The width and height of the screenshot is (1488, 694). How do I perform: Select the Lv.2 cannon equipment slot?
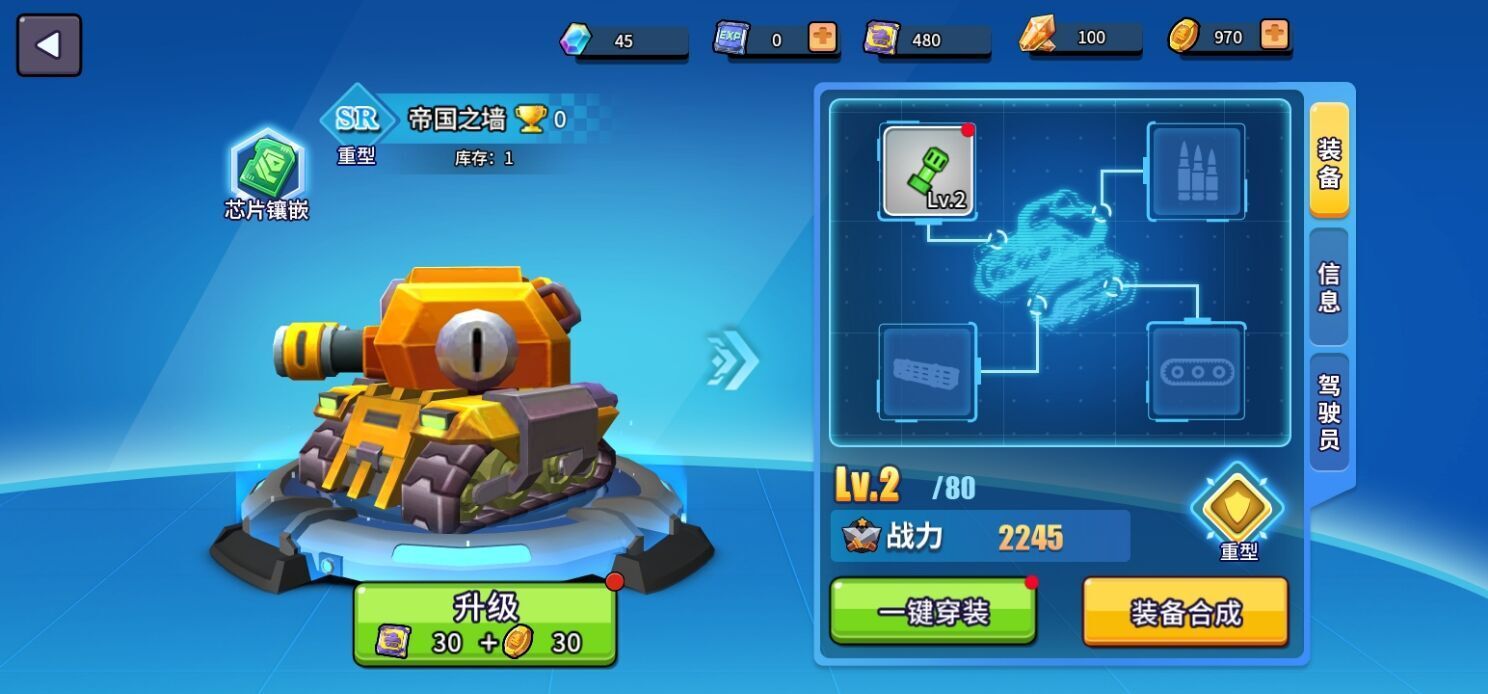tap(927, 172)
